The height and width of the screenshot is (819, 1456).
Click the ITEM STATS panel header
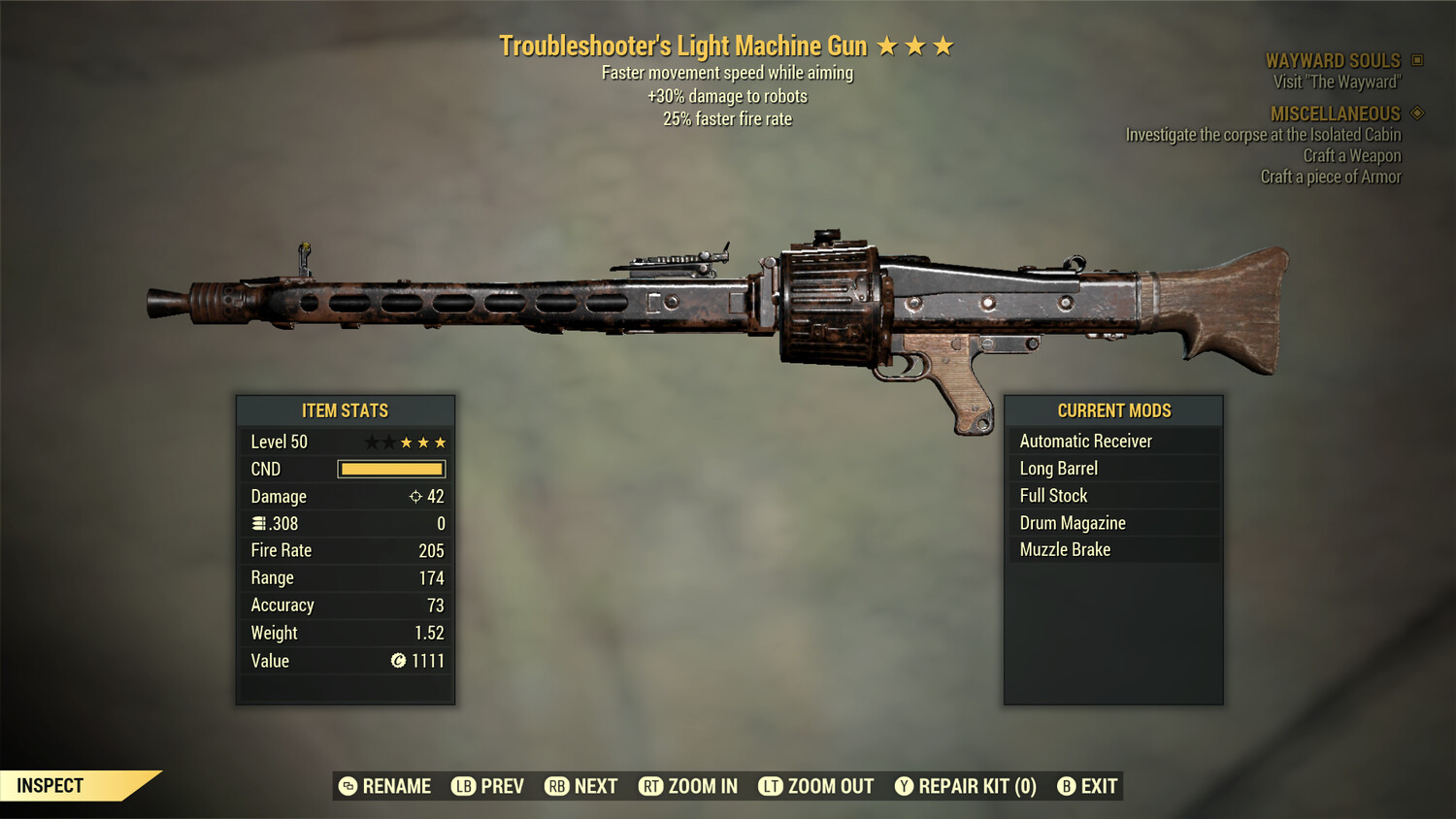pyautogui.click(x=346, y=410)
